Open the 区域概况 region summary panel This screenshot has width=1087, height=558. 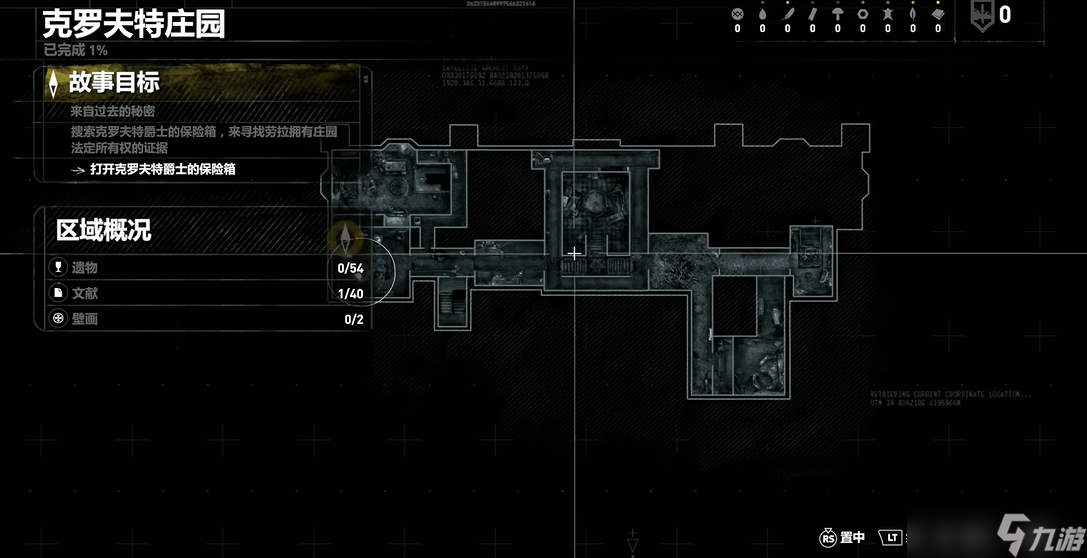(x=103, y=231)
